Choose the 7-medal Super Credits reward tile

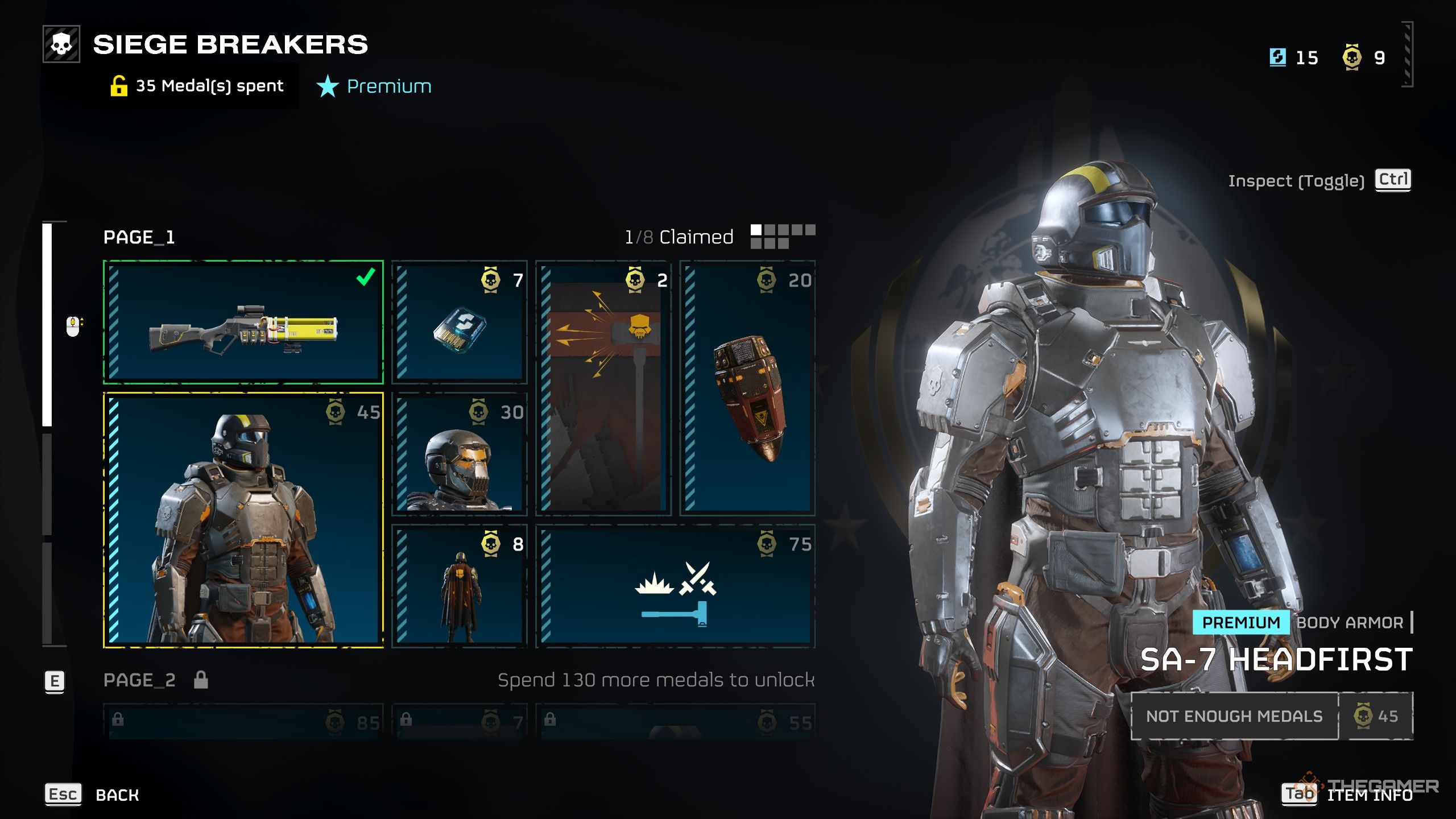tap(460, 322)
